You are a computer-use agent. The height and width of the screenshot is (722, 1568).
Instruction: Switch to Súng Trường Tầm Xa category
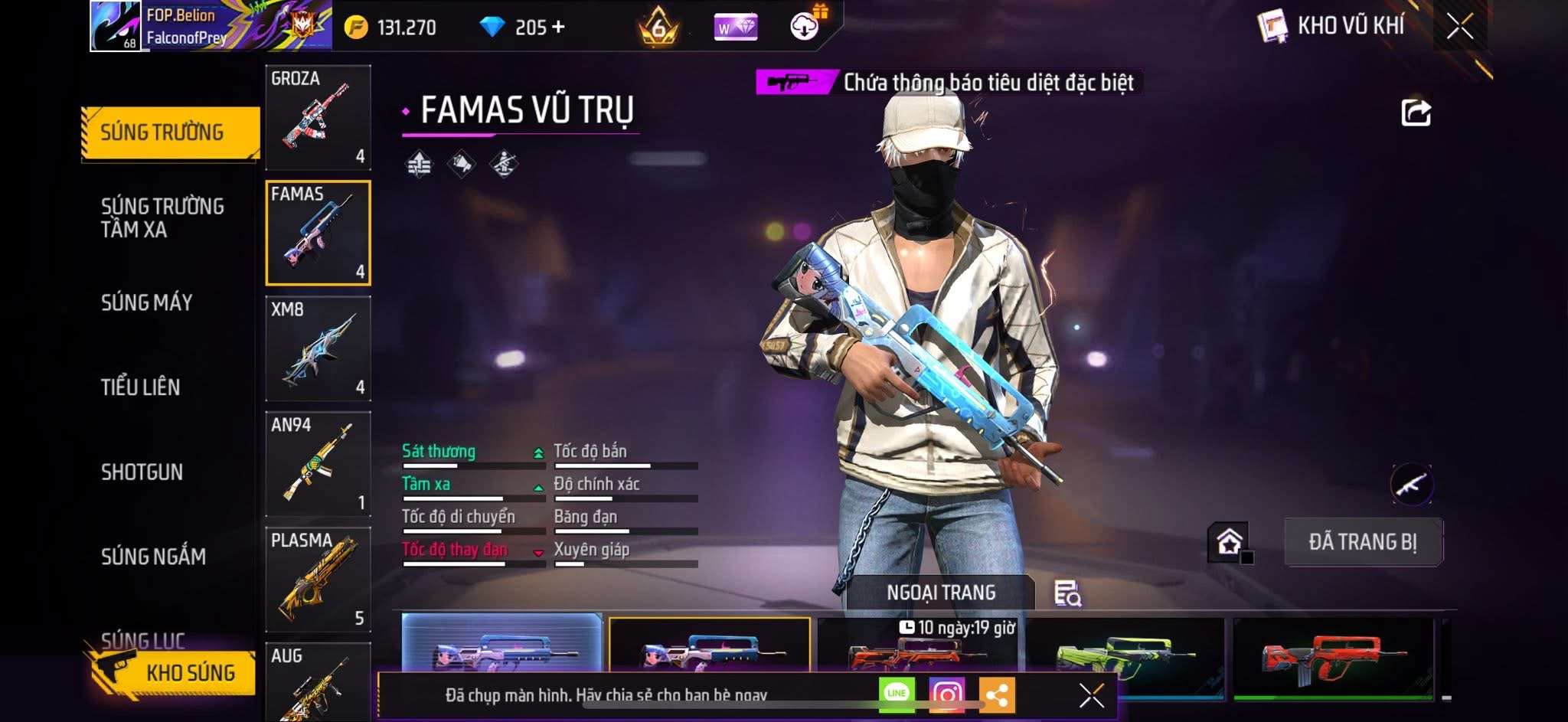tap(162, 217)
